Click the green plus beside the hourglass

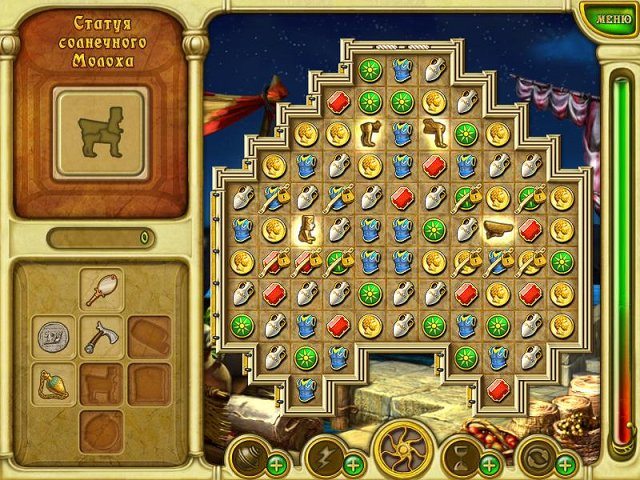(489, 464)
